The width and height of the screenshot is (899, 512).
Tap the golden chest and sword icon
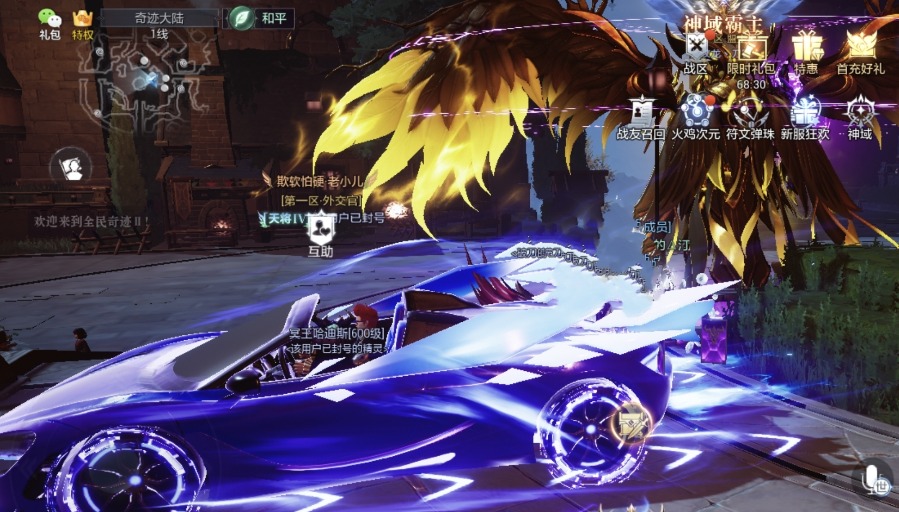[x=633, y=426]
